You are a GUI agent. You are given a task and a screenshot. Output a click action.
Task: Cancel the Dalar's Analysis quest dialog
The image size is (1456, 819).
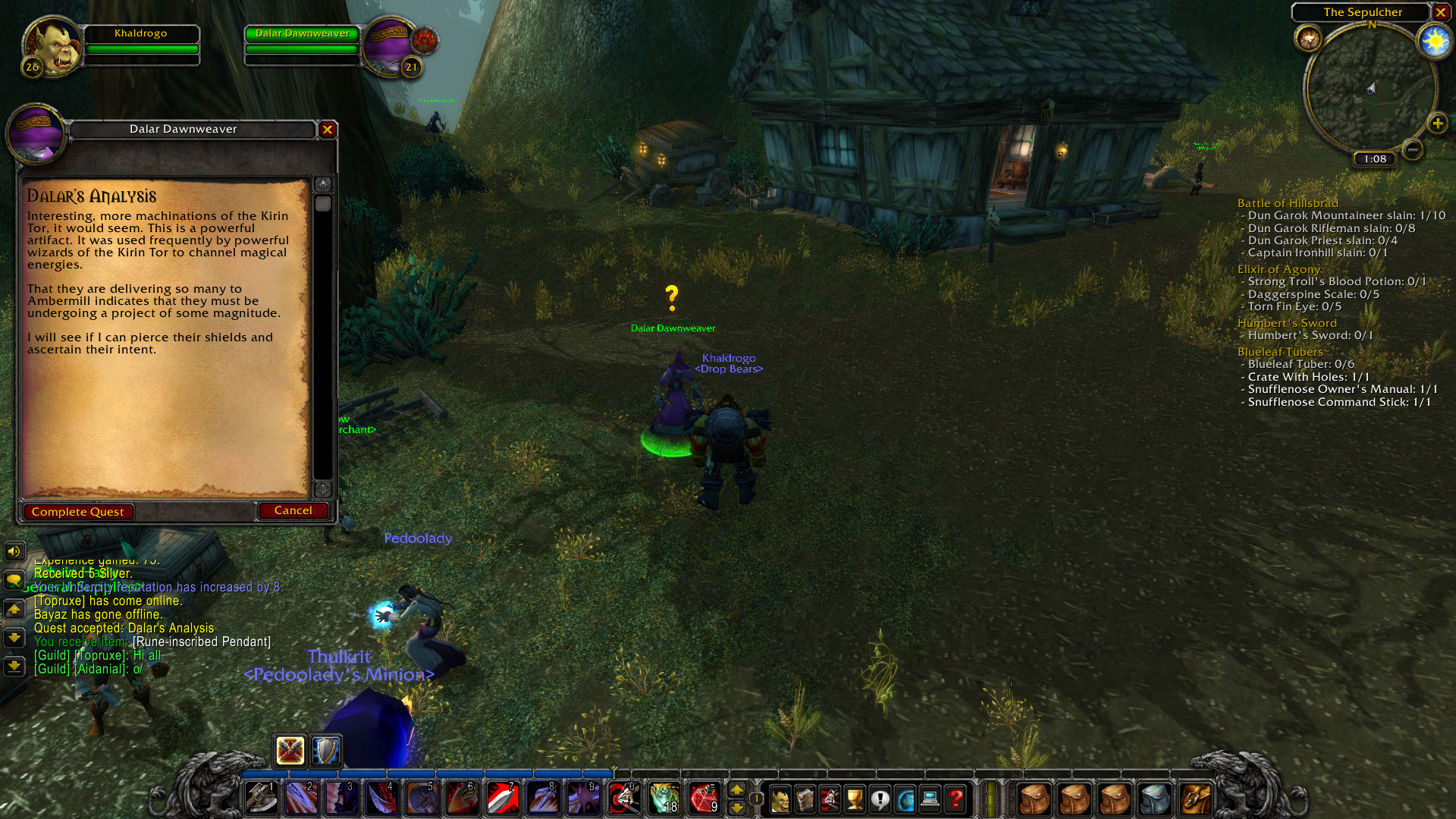pos(293,510)
